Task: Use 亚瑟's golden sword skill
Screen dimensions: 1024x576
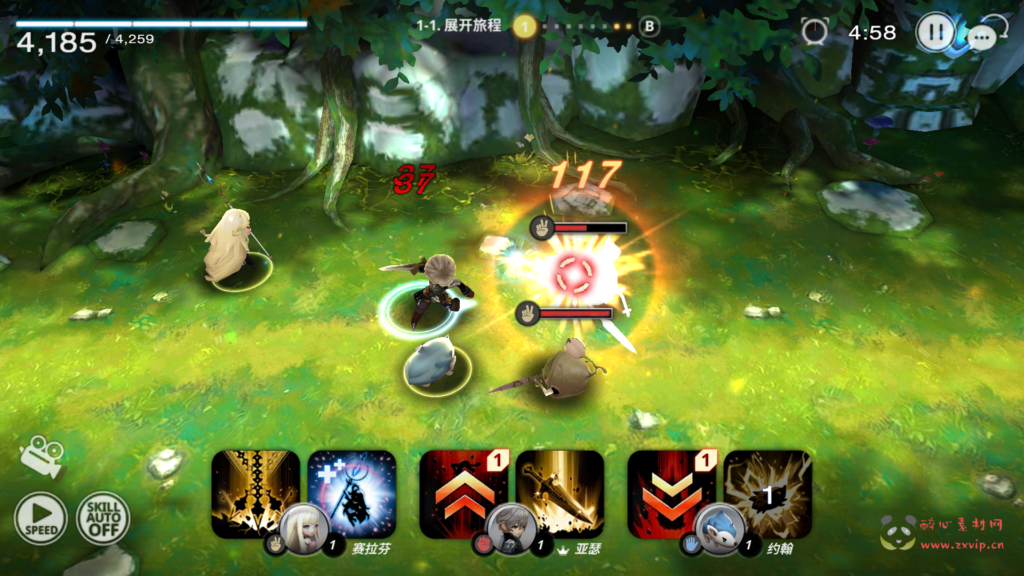Action: [561, 490]
